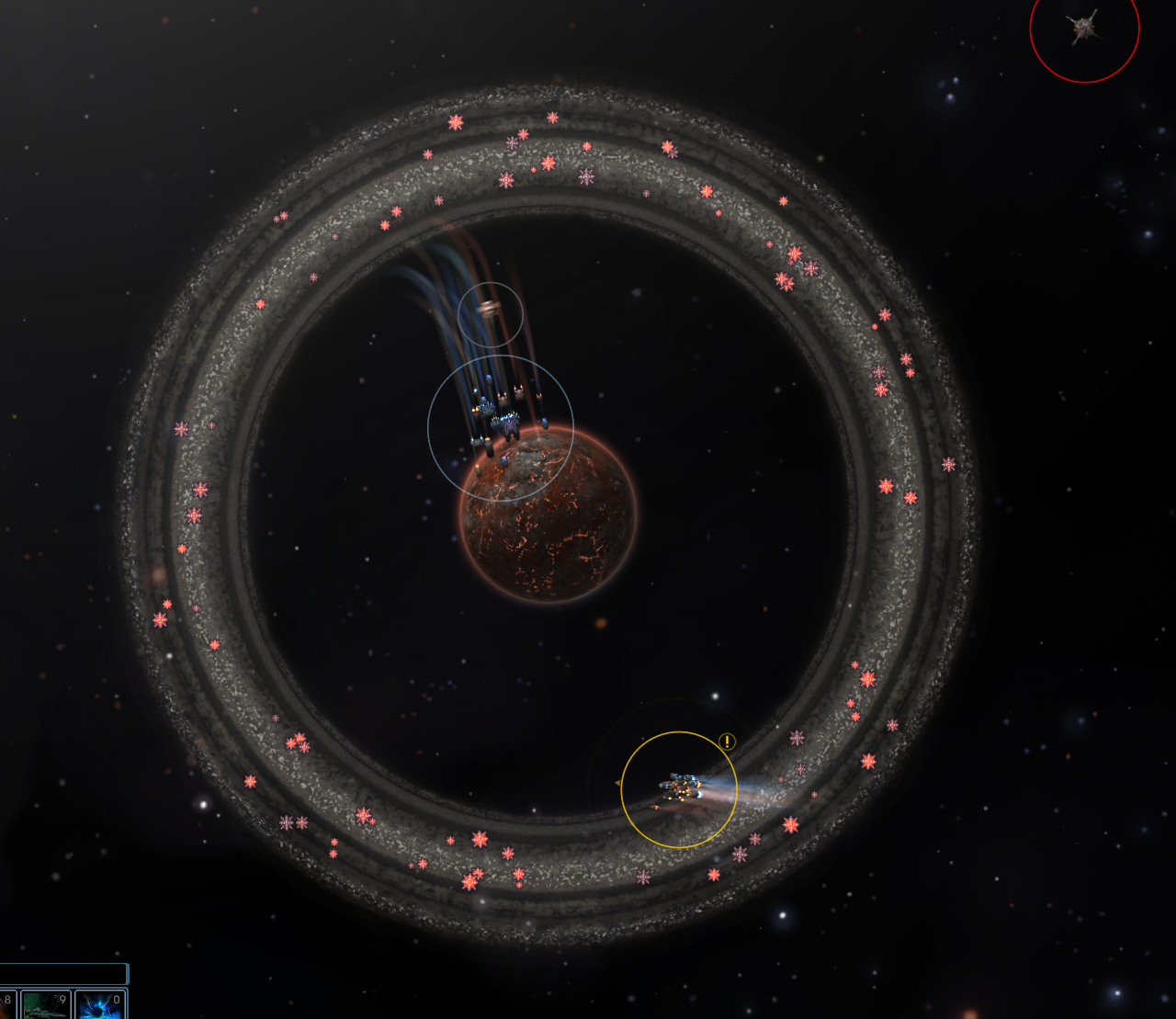Select control group 0 with the blue vortex
The height and width of the screenshot is (1019, 1176).
pyautogui.click(x=99, y=1004)
